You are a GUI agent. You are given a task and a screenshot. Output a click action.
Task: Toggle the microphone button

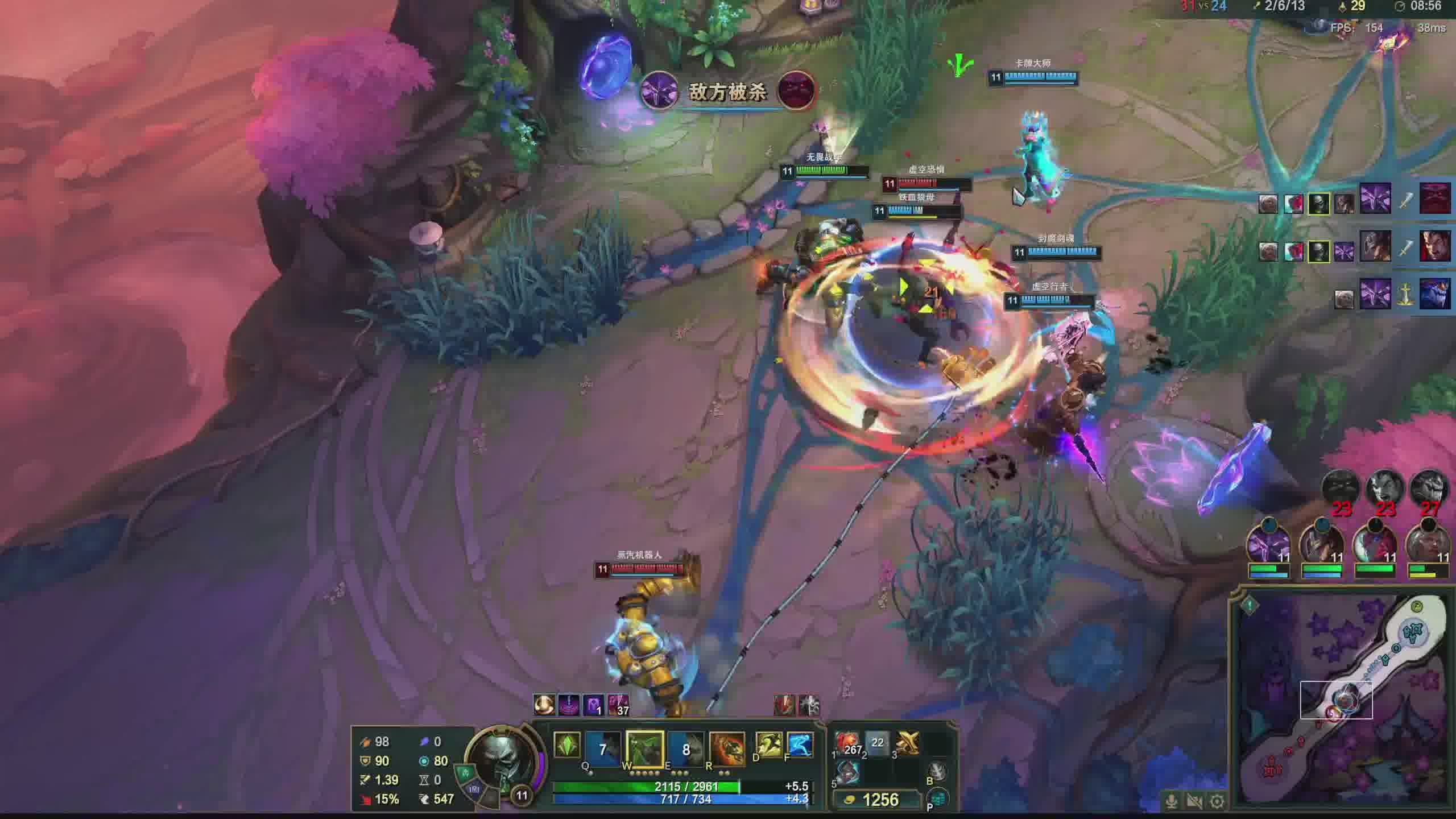1172,801
